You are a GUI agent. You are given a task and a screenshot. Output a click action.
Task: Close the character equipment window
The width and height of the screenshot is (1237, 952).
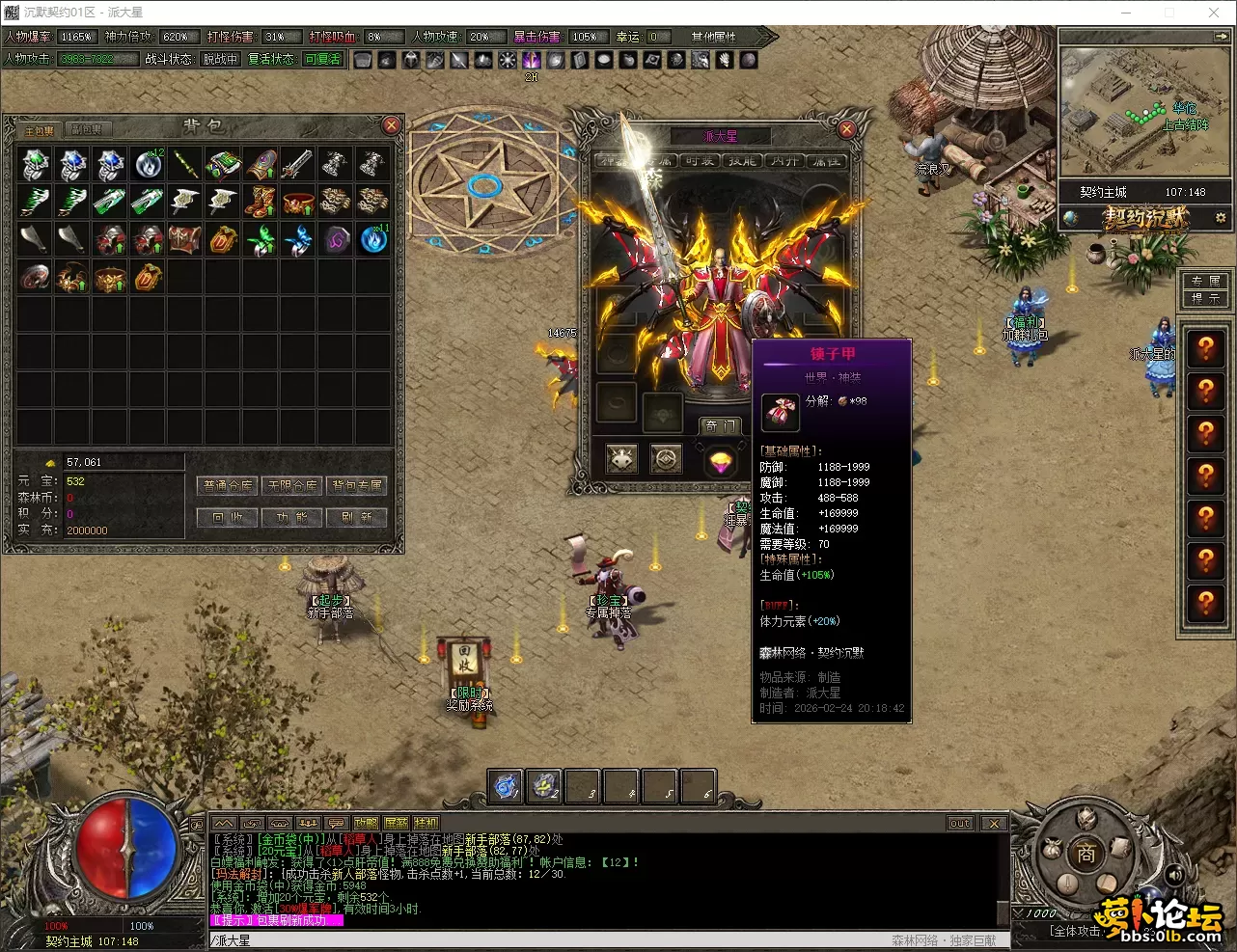(846, 129)
